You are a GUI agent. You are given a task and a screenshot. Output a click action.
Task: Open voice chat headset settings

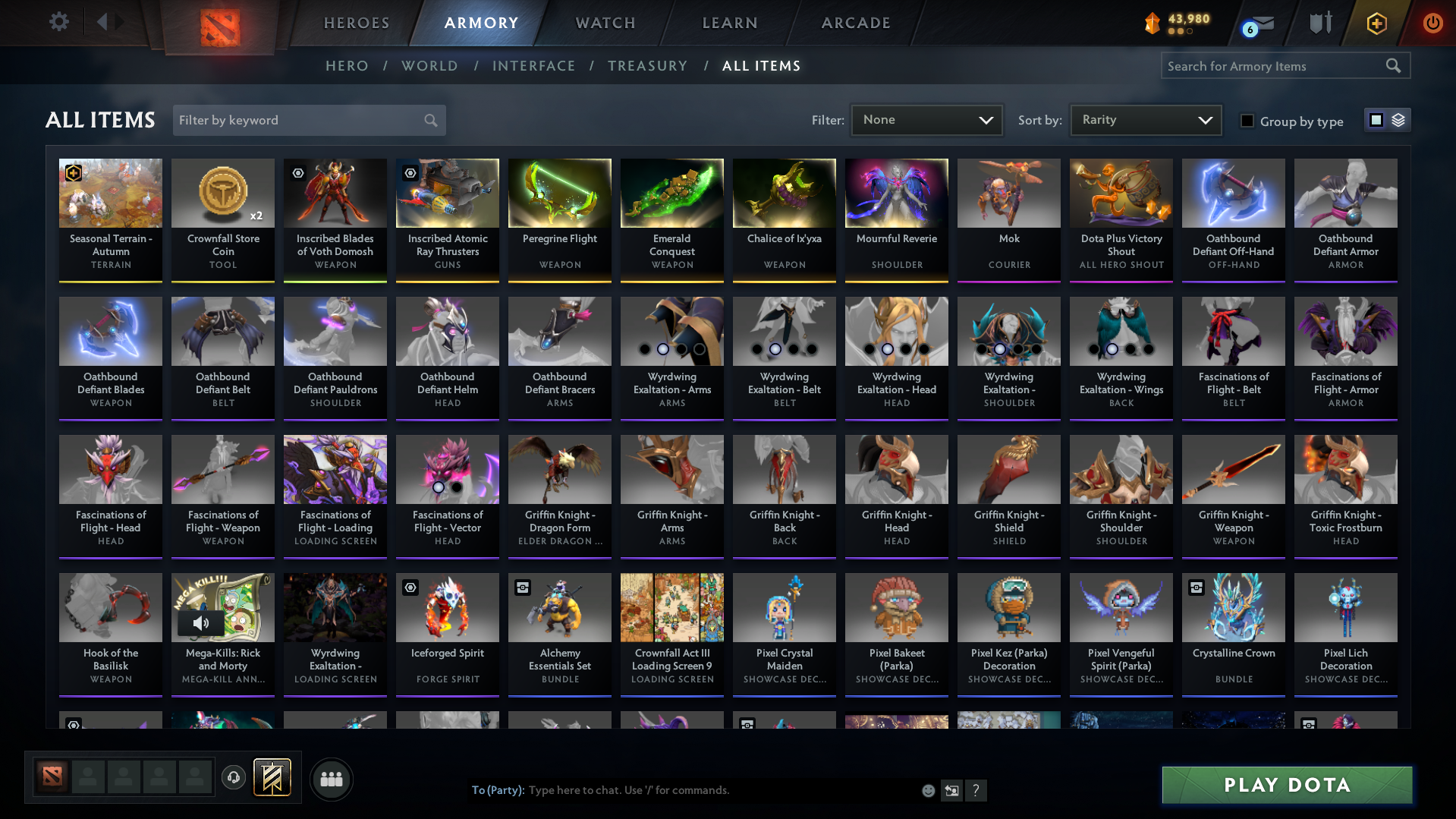(234, 778)
